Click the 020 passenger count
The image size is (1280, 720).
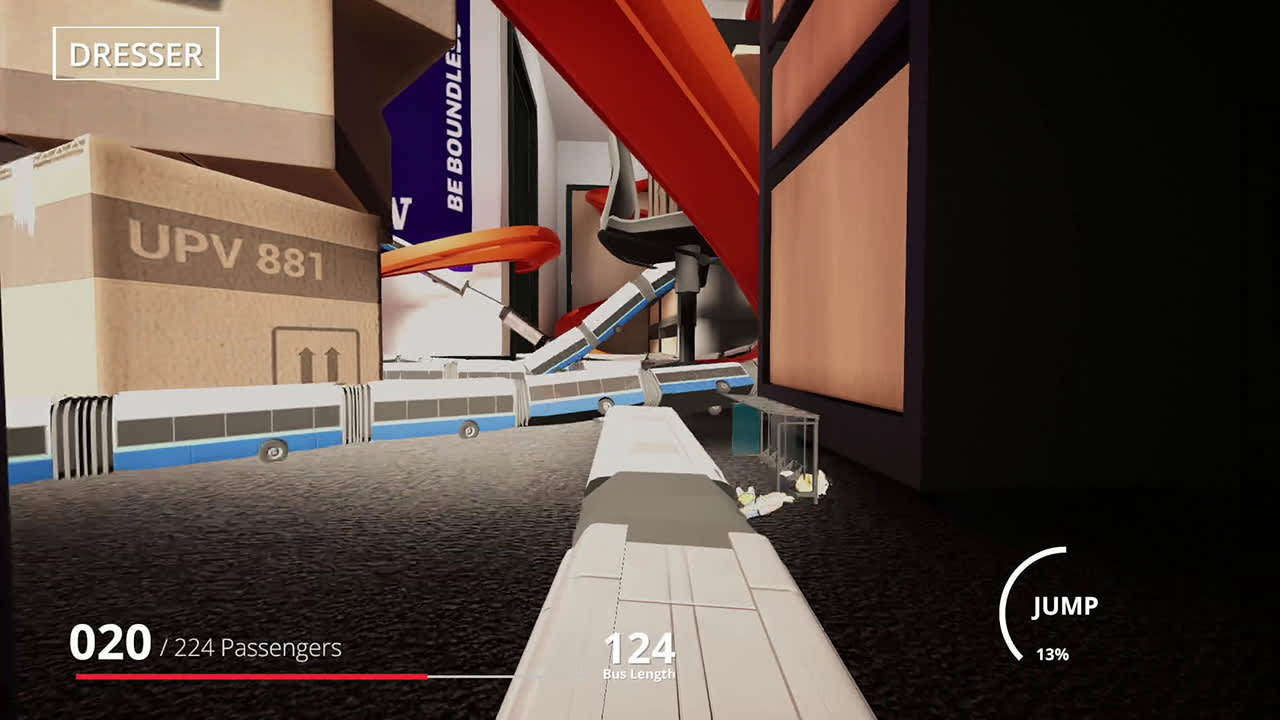click(110, 645)
